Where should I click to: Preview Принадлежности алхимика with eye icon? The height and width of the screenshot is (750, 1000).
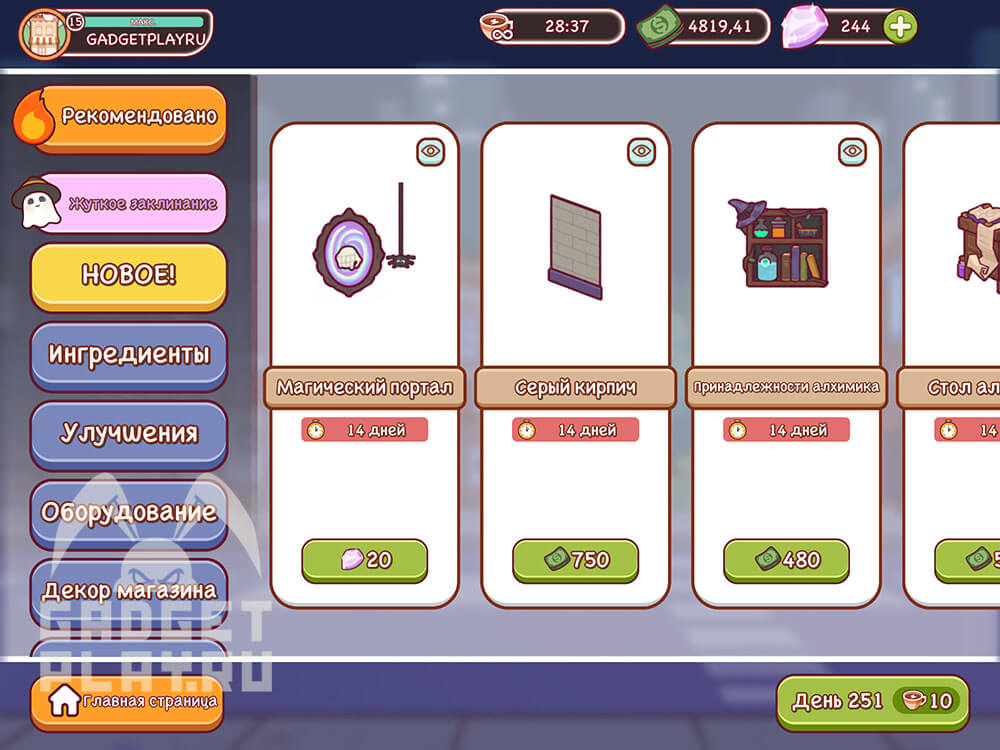[x=853, y=151]
